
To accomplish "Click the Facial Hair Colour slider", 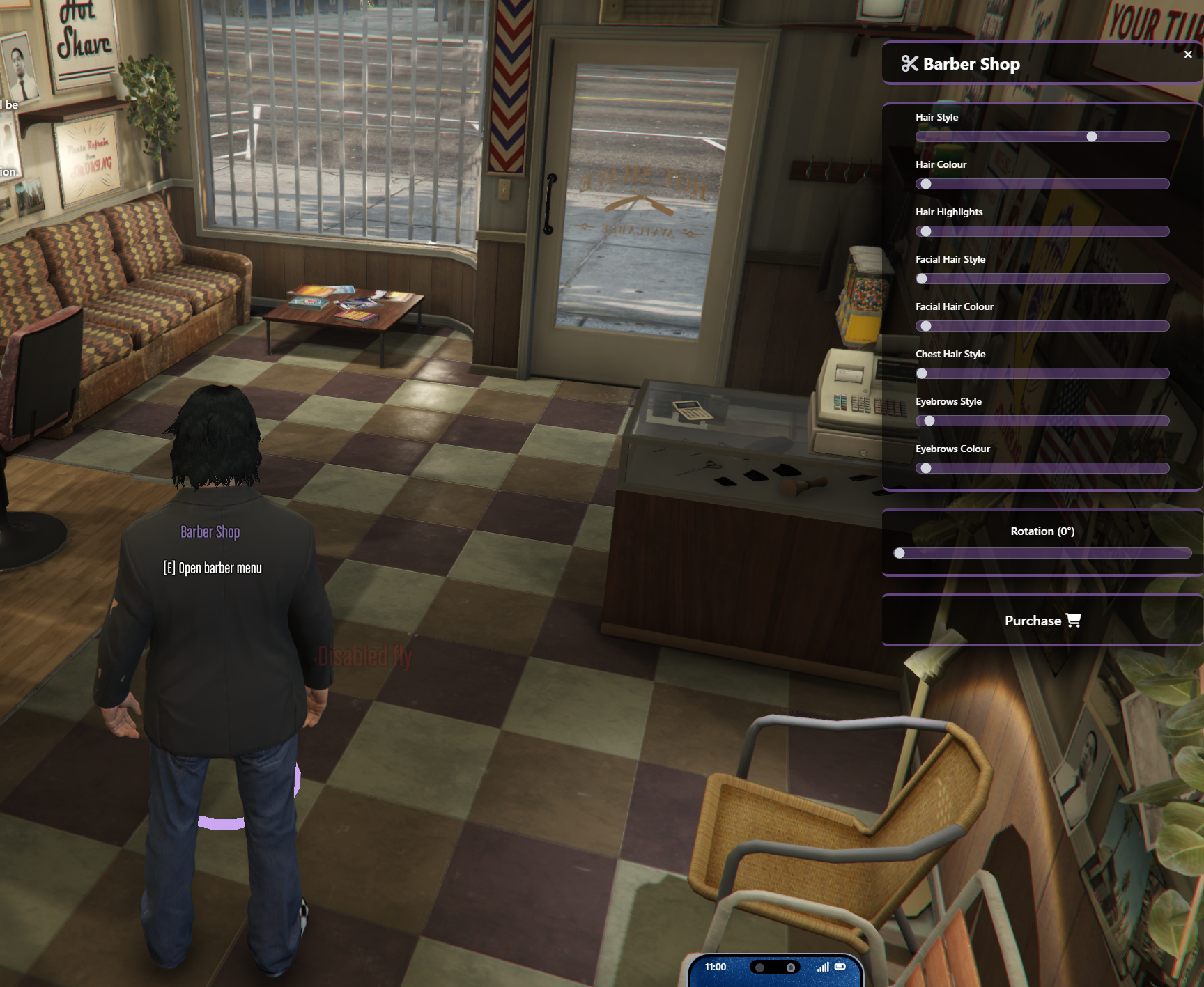I will tap(1042, 326).
